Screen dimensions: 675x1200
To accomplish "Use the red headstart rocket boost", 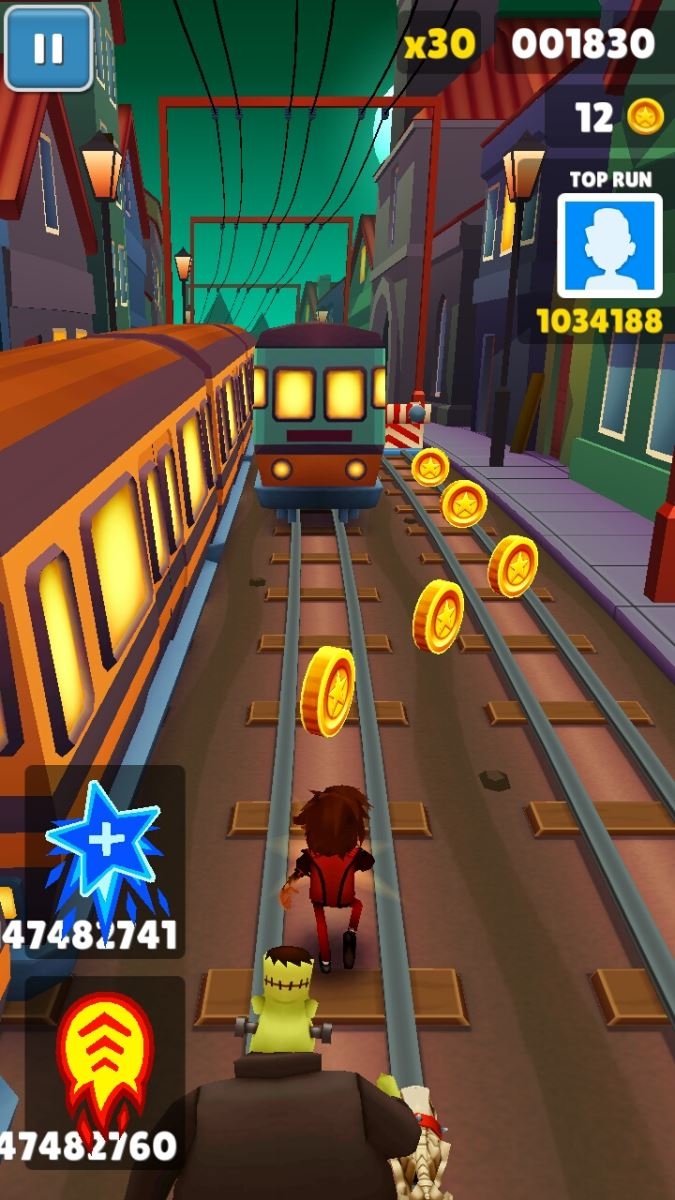I will [x=103, y=1060].
